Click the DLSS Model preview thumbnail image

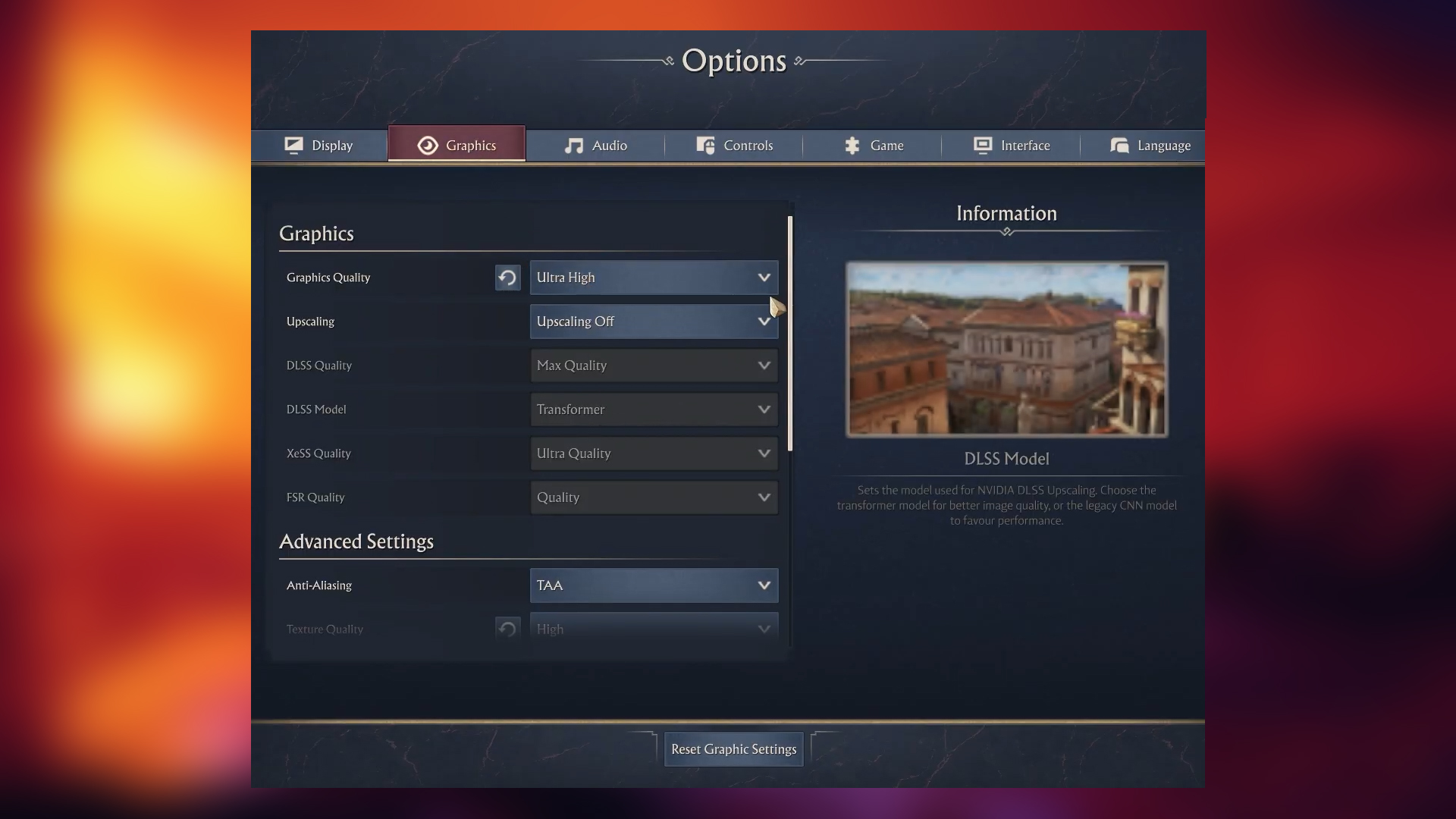click(1006, 350)
